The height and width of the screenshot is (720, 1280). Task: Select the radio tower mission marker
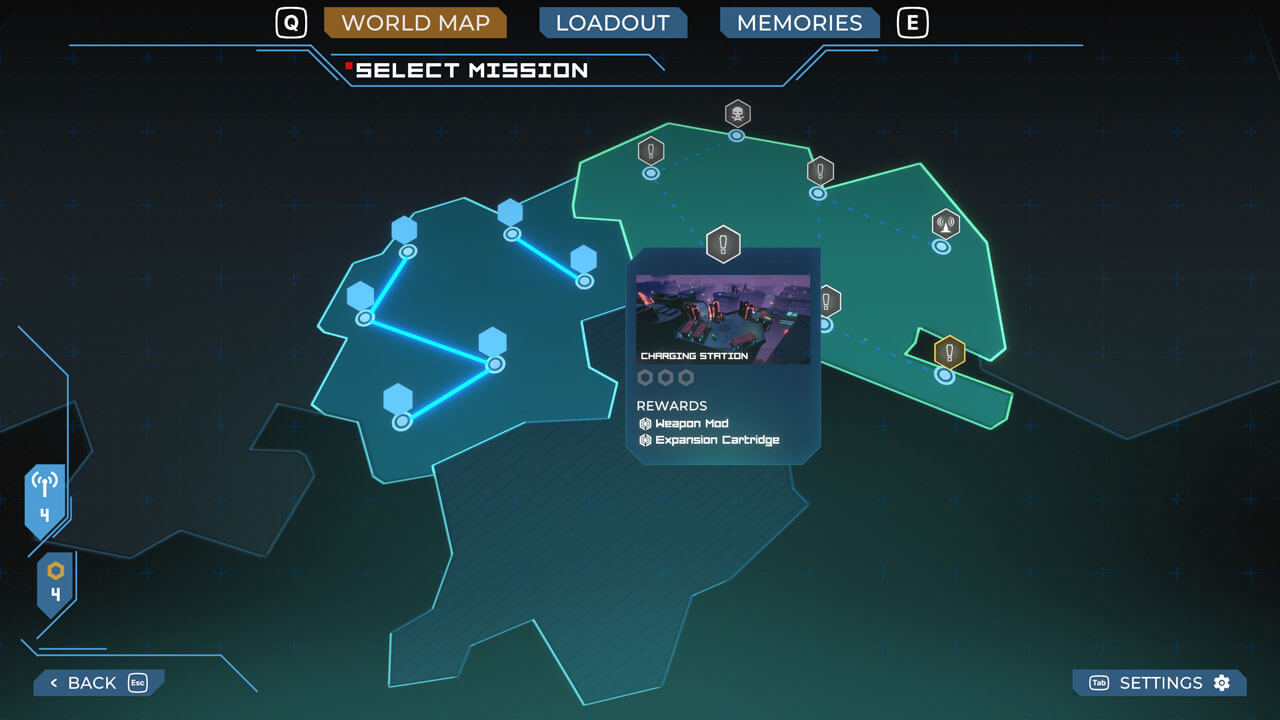[945, 225]
